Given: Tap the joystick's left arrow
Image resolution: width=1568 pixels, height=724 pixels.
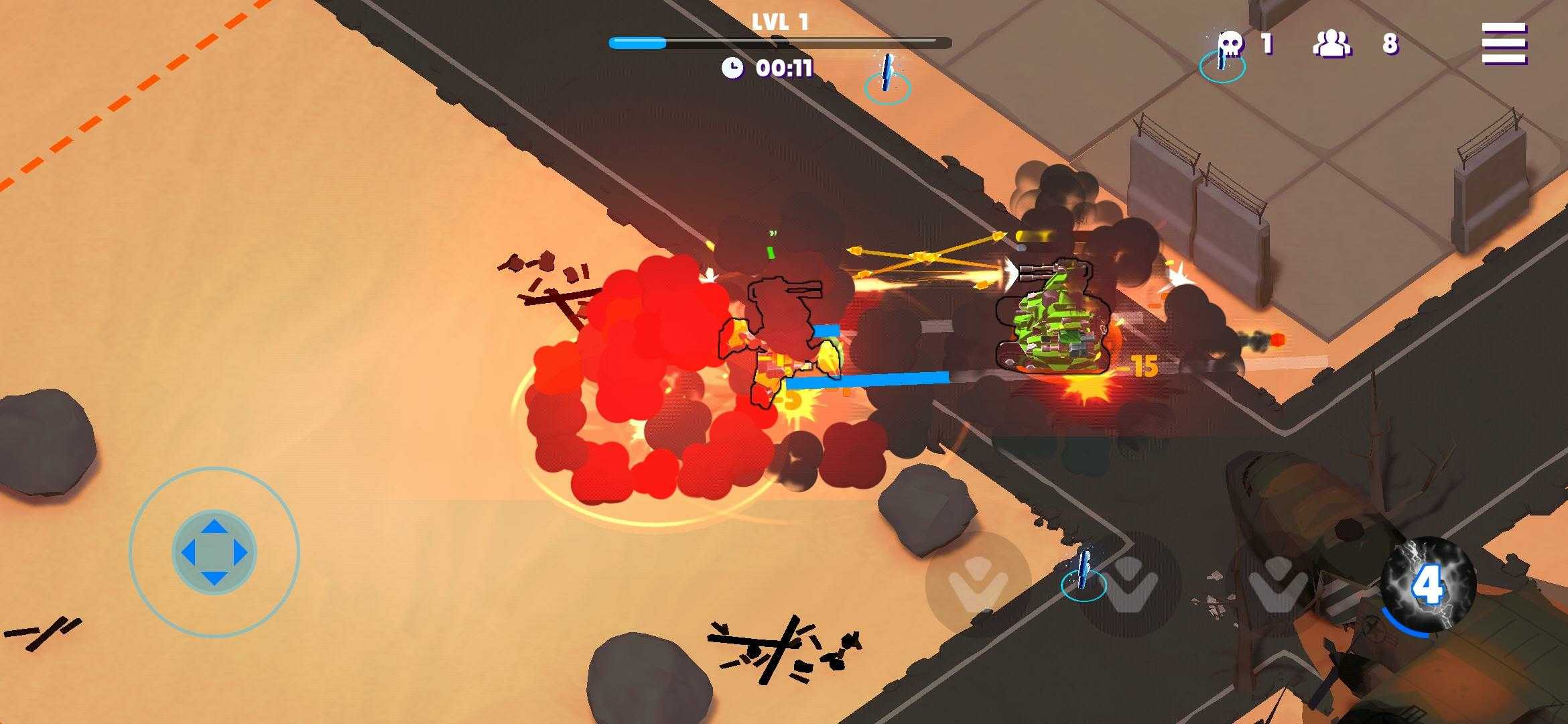Looking at the screenshot, I should pos(188,553).
